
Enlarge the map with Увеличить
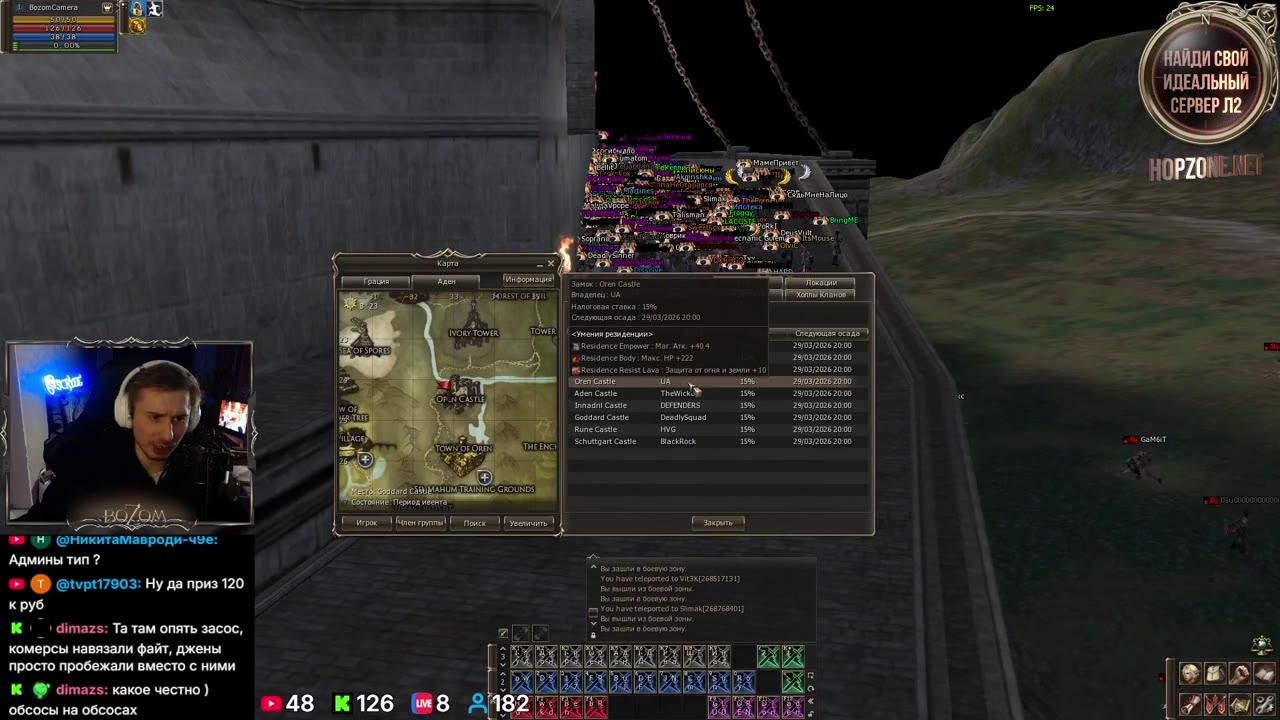tap(528, 523)
